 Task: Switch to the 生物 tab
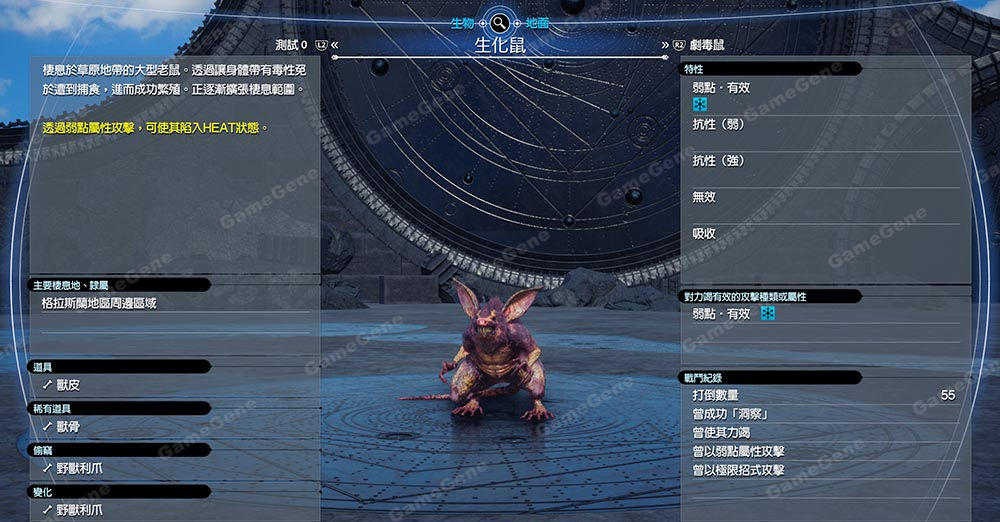[x=462, y=22]
